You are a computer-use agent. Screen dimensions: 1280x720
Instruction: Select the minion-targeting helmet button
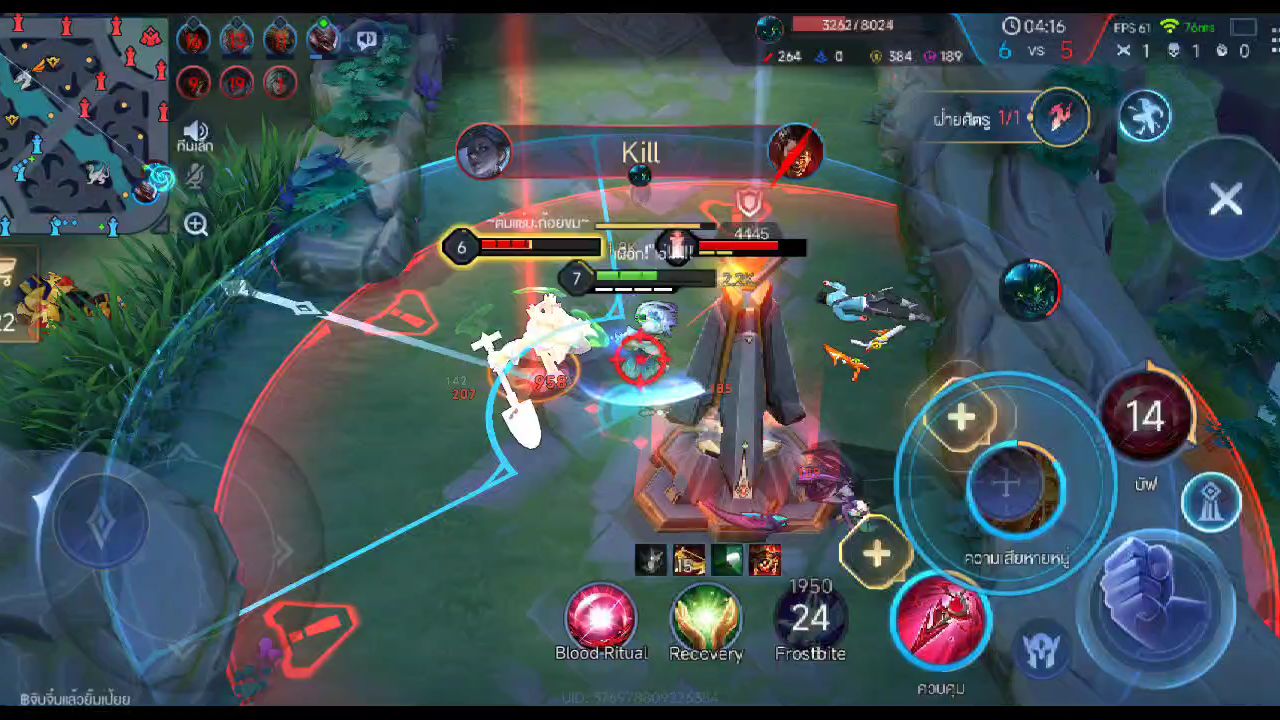1041,650
